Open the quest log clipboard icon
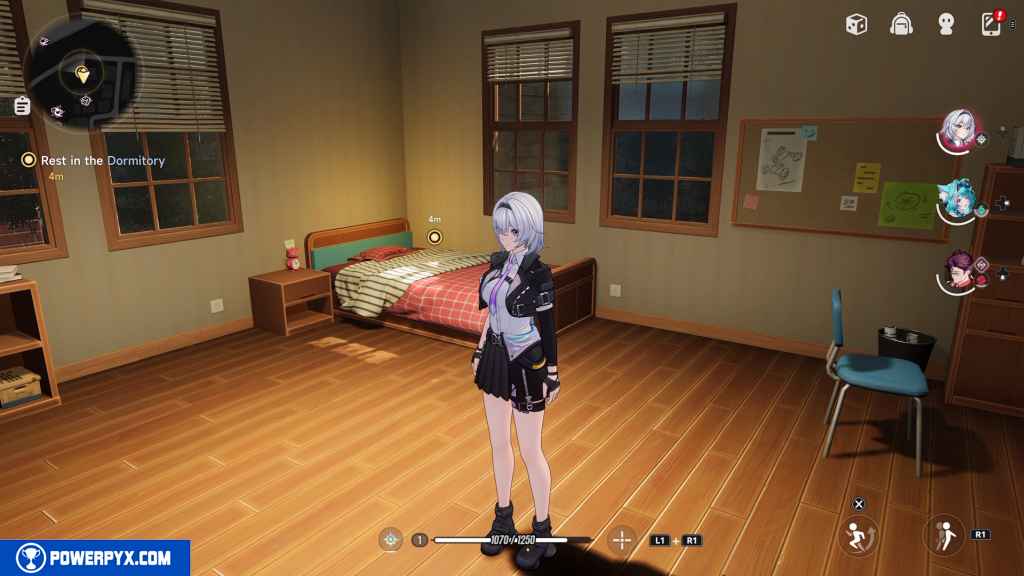This screenshot has height=576, width=1024. click(x=22, y=106)
